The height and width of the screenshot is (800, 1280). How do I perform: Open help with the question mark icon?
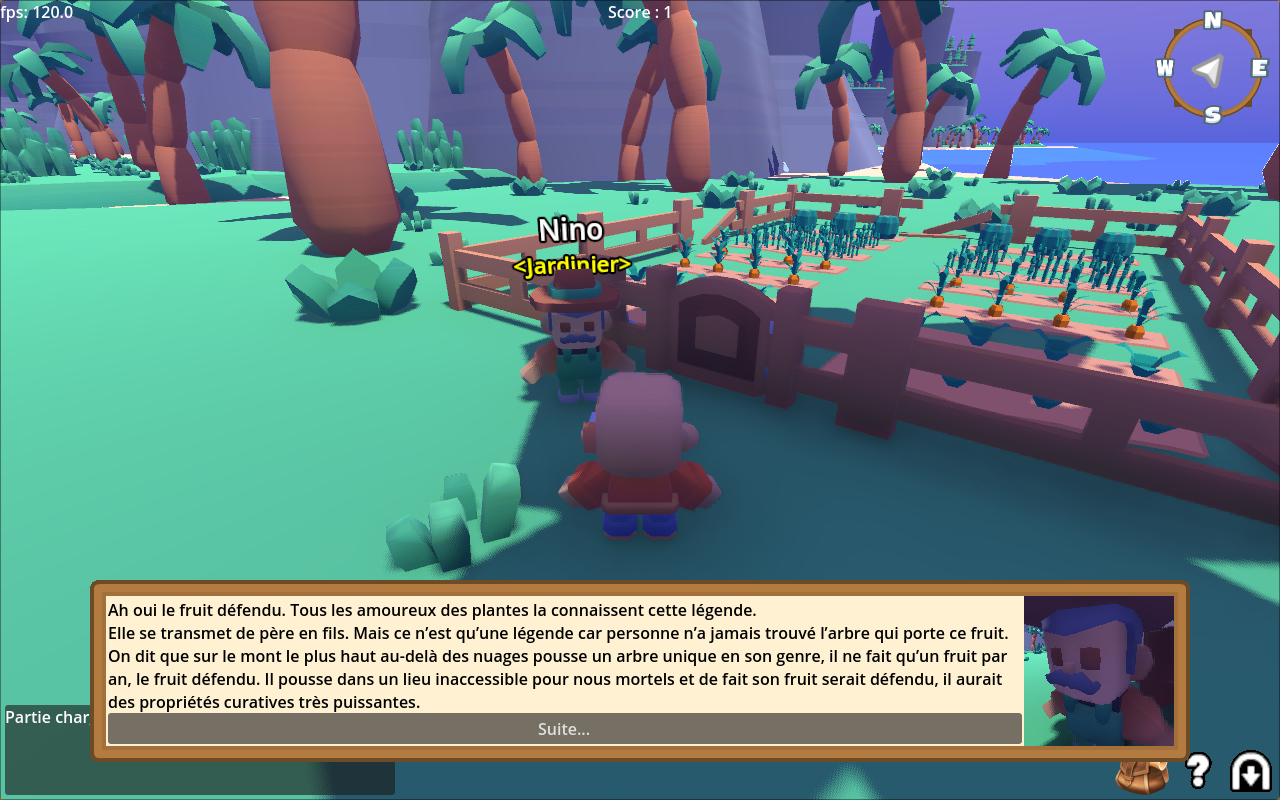coord(1197,770)
